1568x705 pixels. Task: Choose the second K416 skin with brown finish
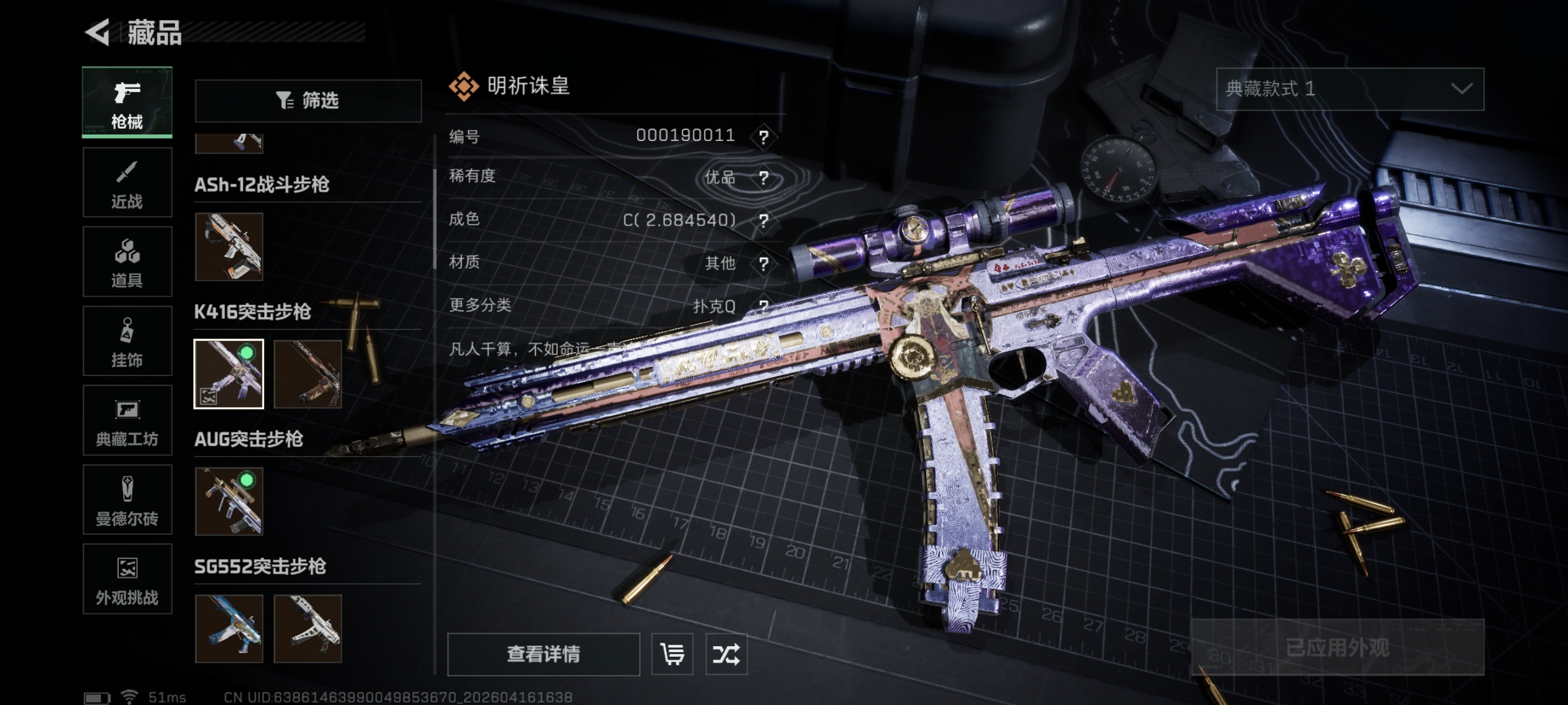coord(308,374)
